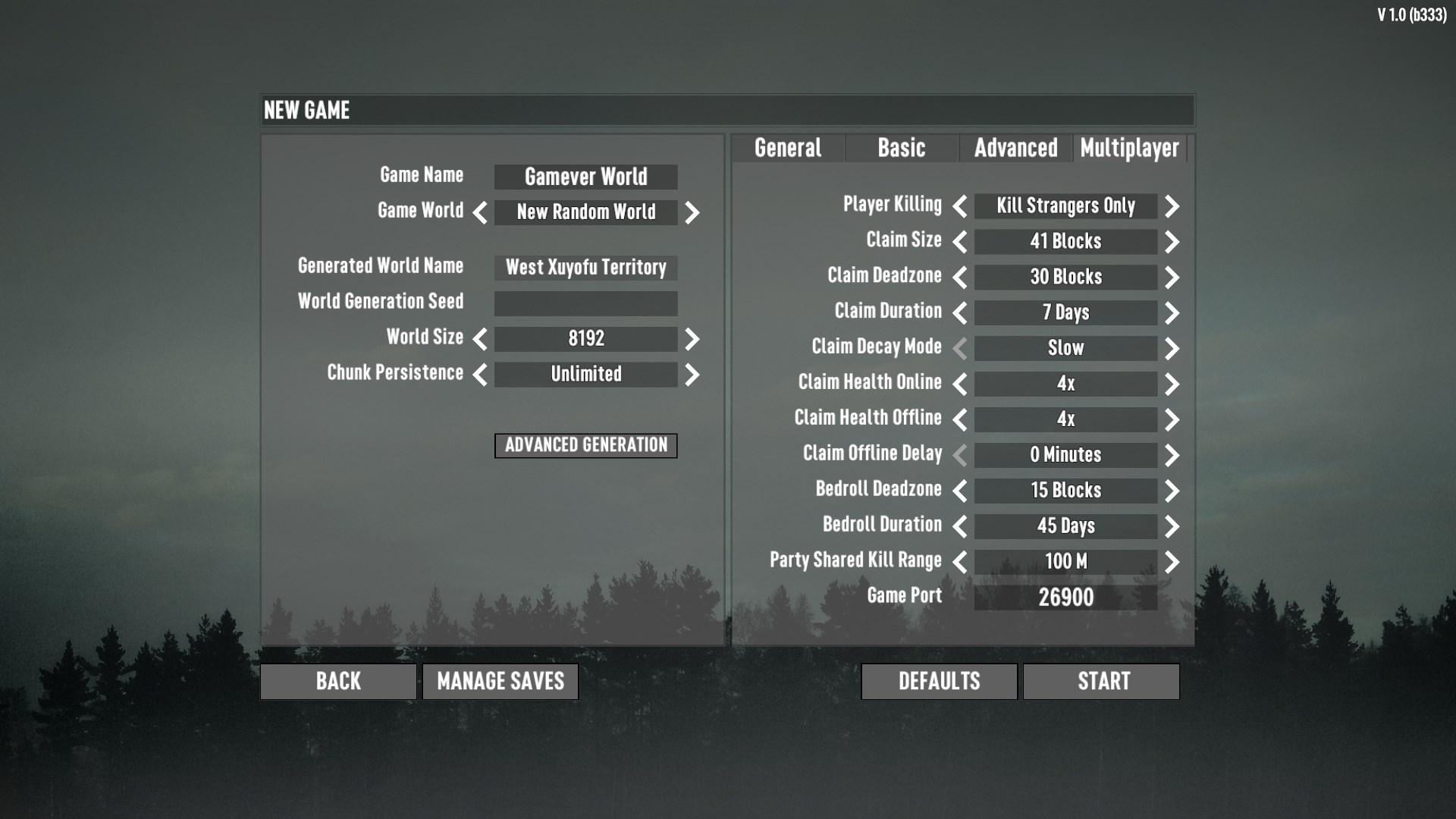Increase Claim Health Online multiplier
This screenshot has height=819, width=1456.
click(x=1172, y=384)
